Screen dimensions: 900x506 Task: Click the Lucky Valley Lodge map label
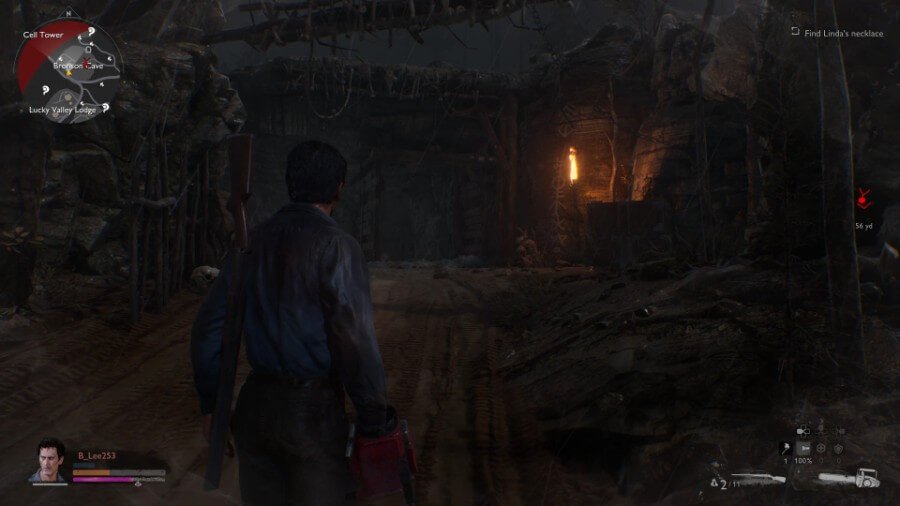[62, 109]
